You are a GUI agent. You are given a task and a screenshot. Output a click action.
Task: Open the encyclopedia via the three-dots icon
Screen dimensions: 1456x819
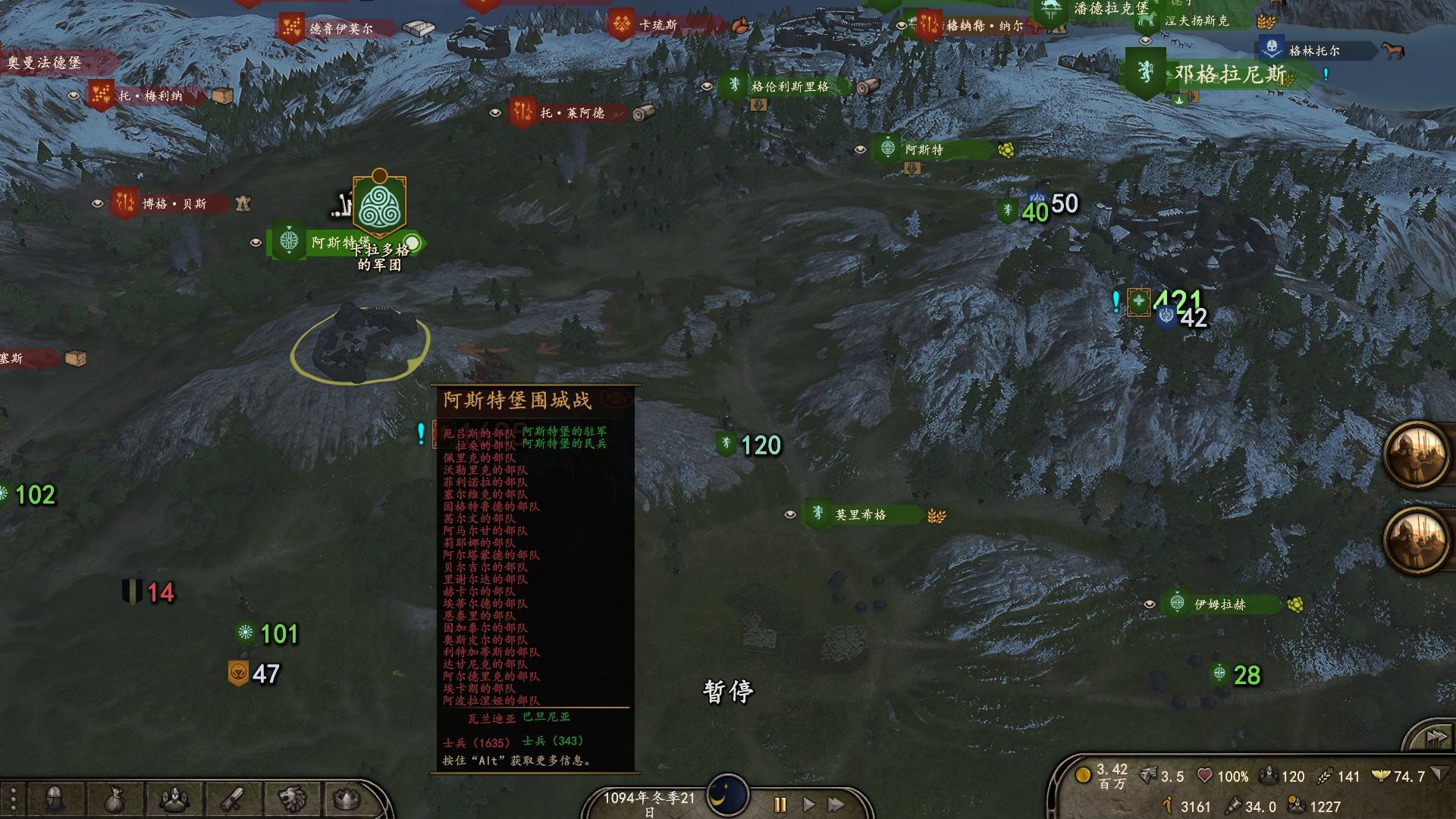click(13, 798)
